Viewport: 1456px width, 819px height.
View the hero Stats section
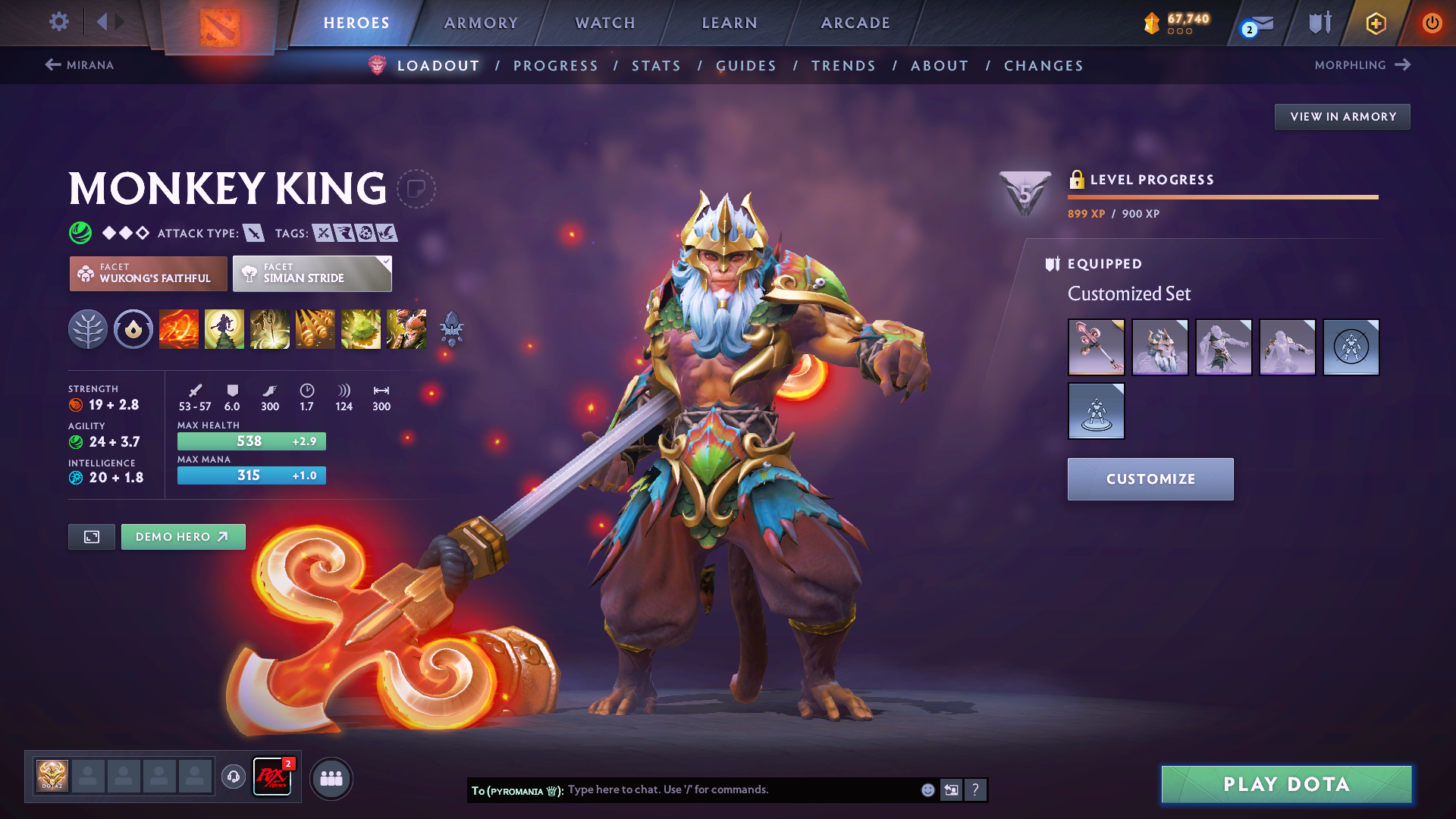(656, 66)
